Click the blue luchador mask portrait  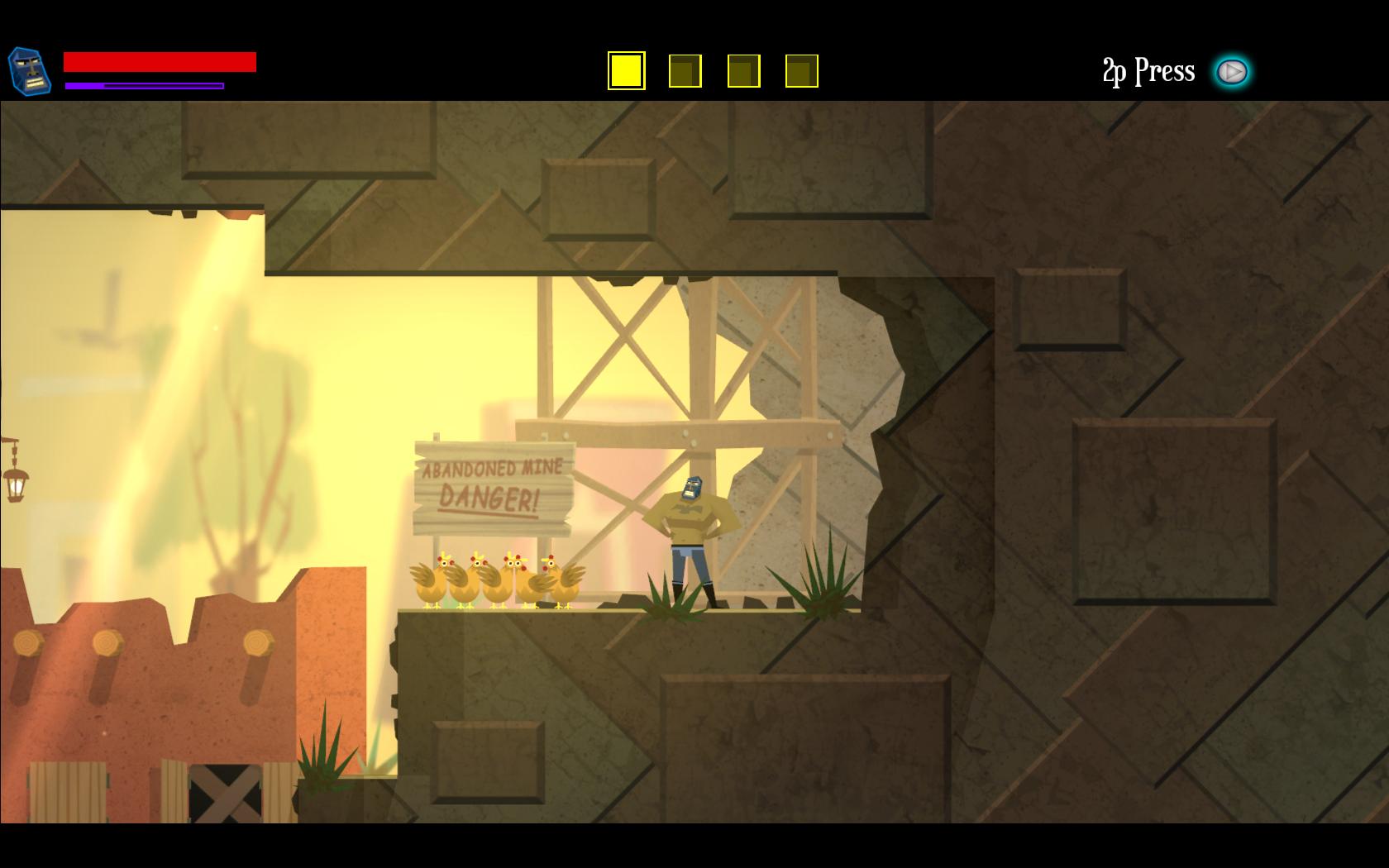(x=29, y=70)
